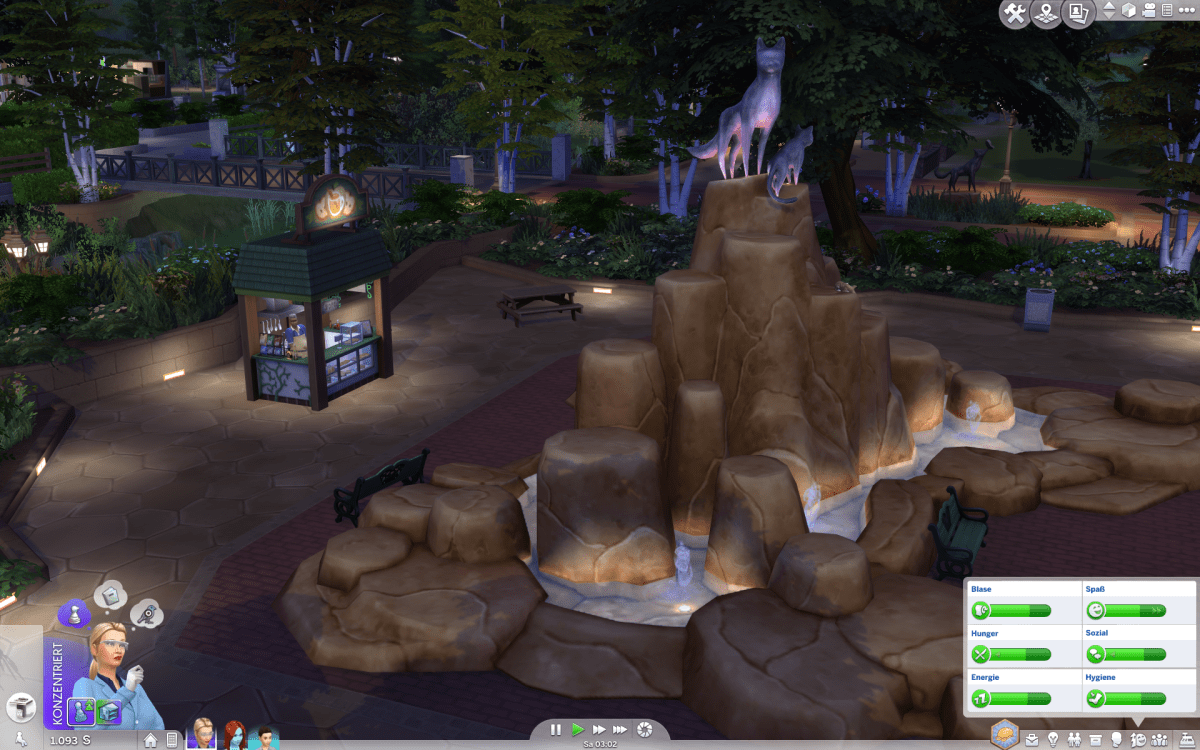Open the photo gallery button
Image resolution: width=1200 pixels, height=750 pixels.
click(x=1079, y=14)
